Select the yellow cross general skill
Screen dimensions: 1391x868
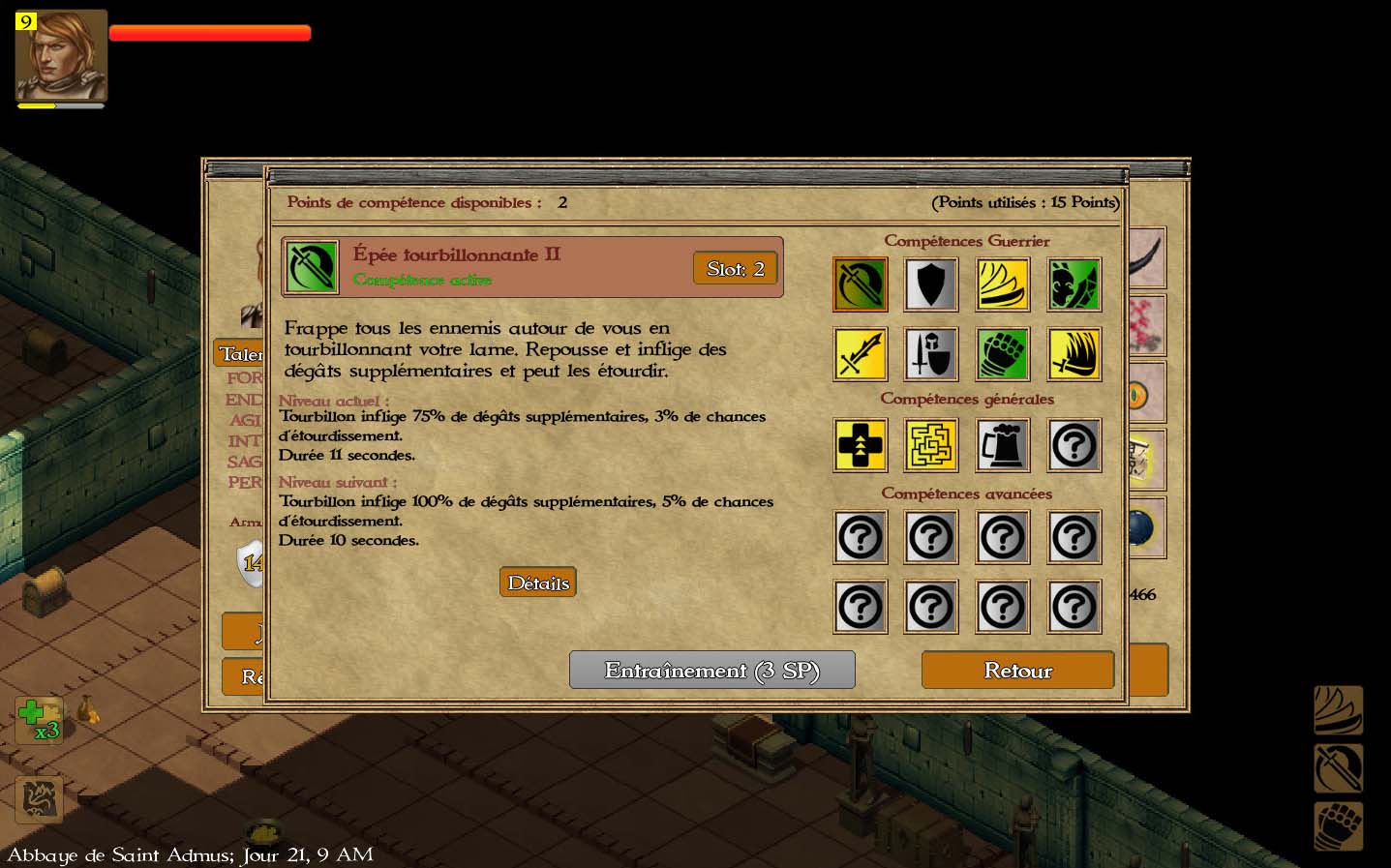click(x=860, y=445)
